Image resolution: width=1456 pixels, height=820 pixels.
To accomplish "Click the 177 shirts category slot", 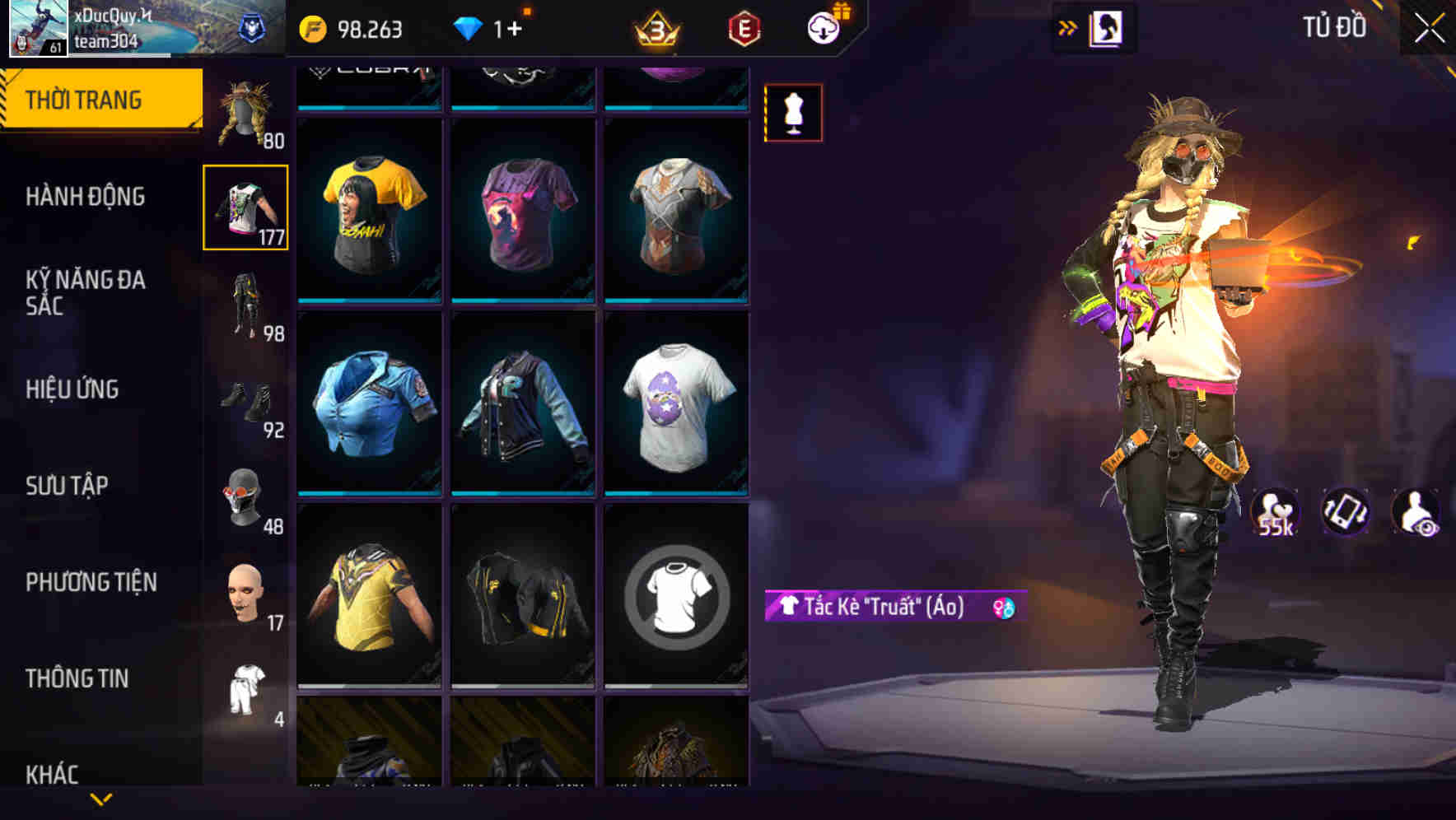I will click(x=245, y=206).
